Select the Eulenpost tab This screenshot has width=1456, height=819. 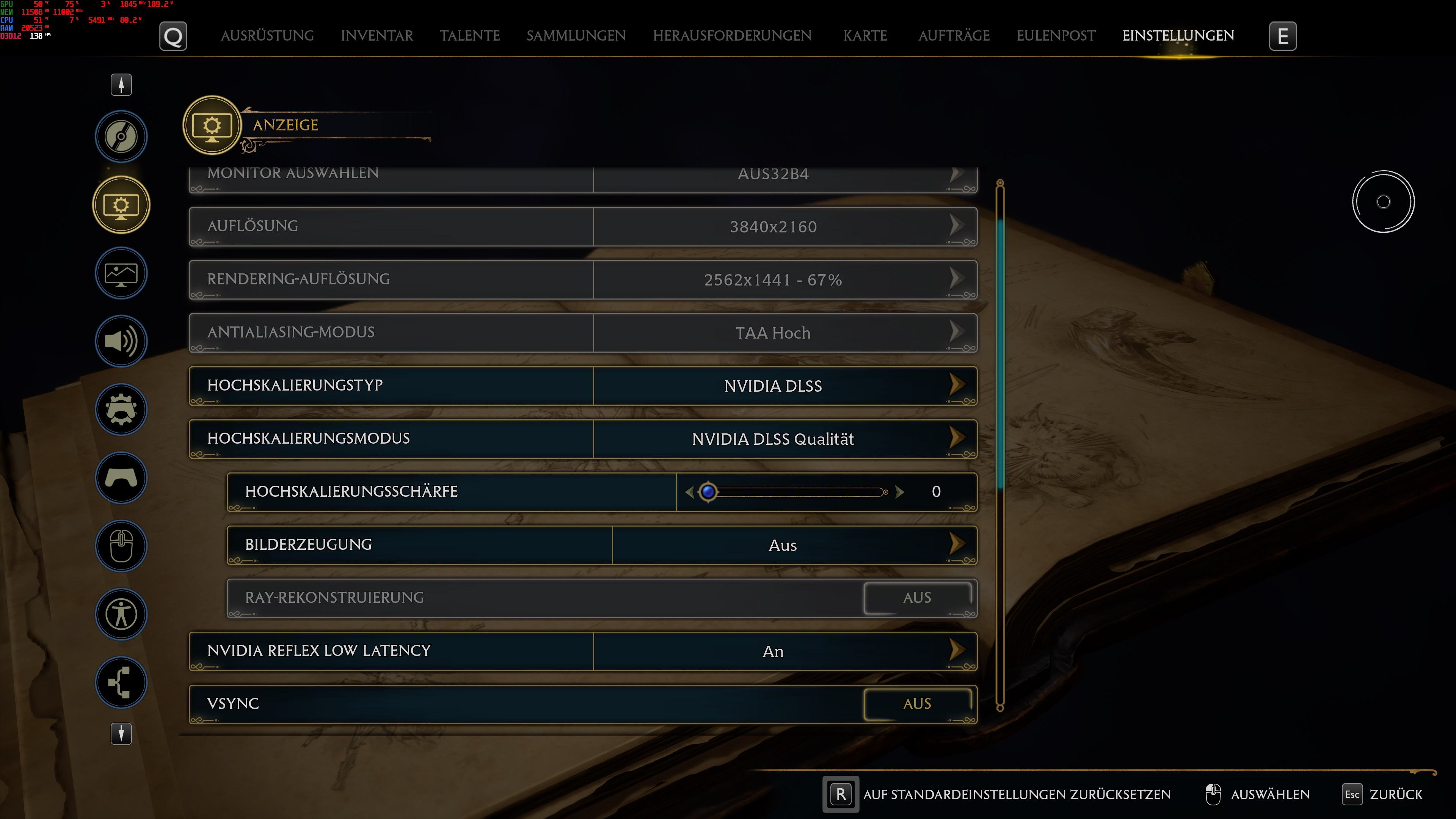coord(1055,36)
